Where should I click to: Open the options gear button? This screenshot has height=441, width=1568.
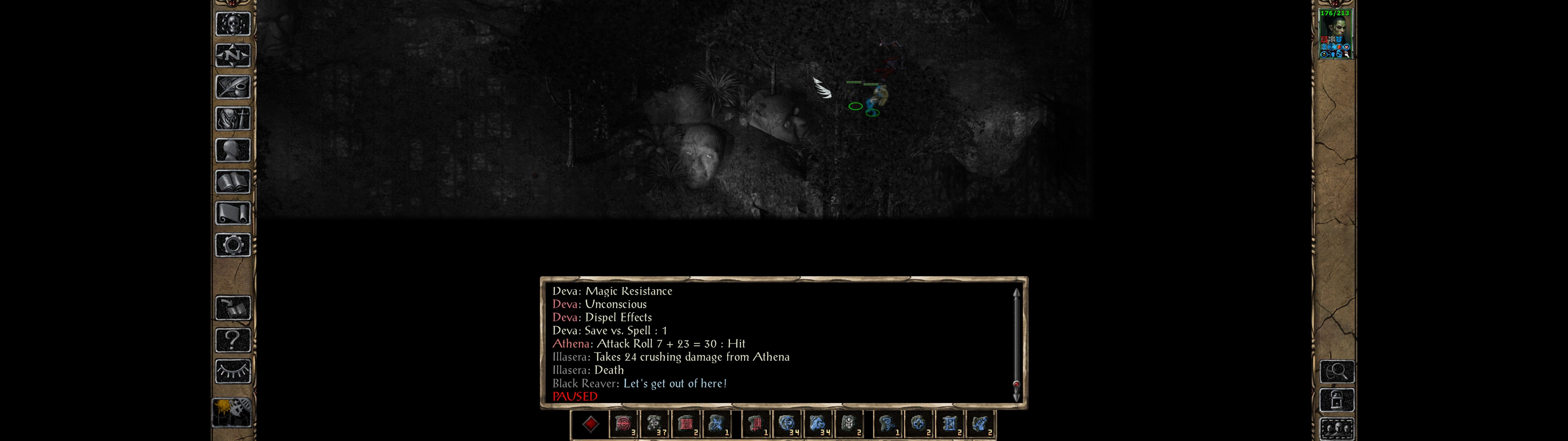232,245
